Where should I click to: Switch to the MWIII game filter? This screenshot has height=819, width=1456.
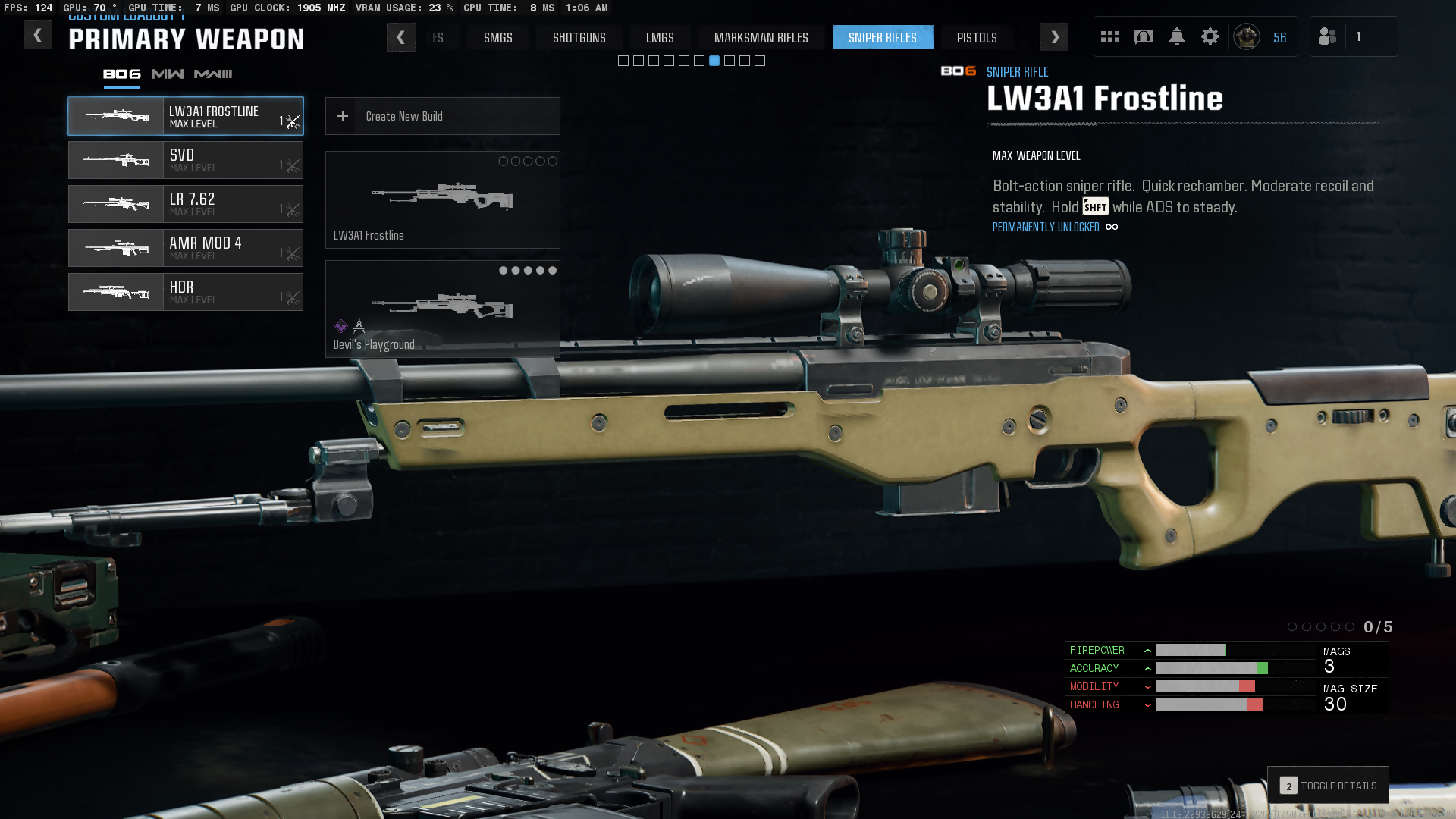pos(213,74)
